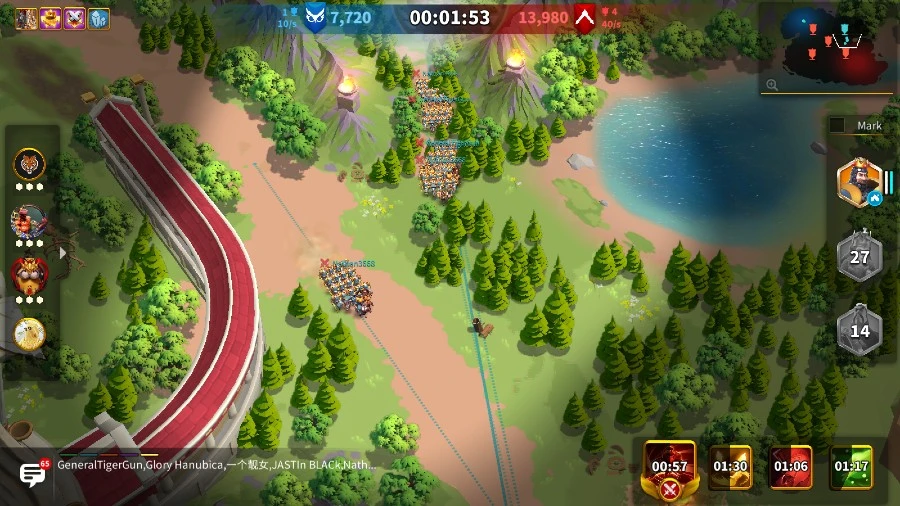Toggle the Mark checkbox
The height and width of the screenshot is (506, 900).
point(837,126)
